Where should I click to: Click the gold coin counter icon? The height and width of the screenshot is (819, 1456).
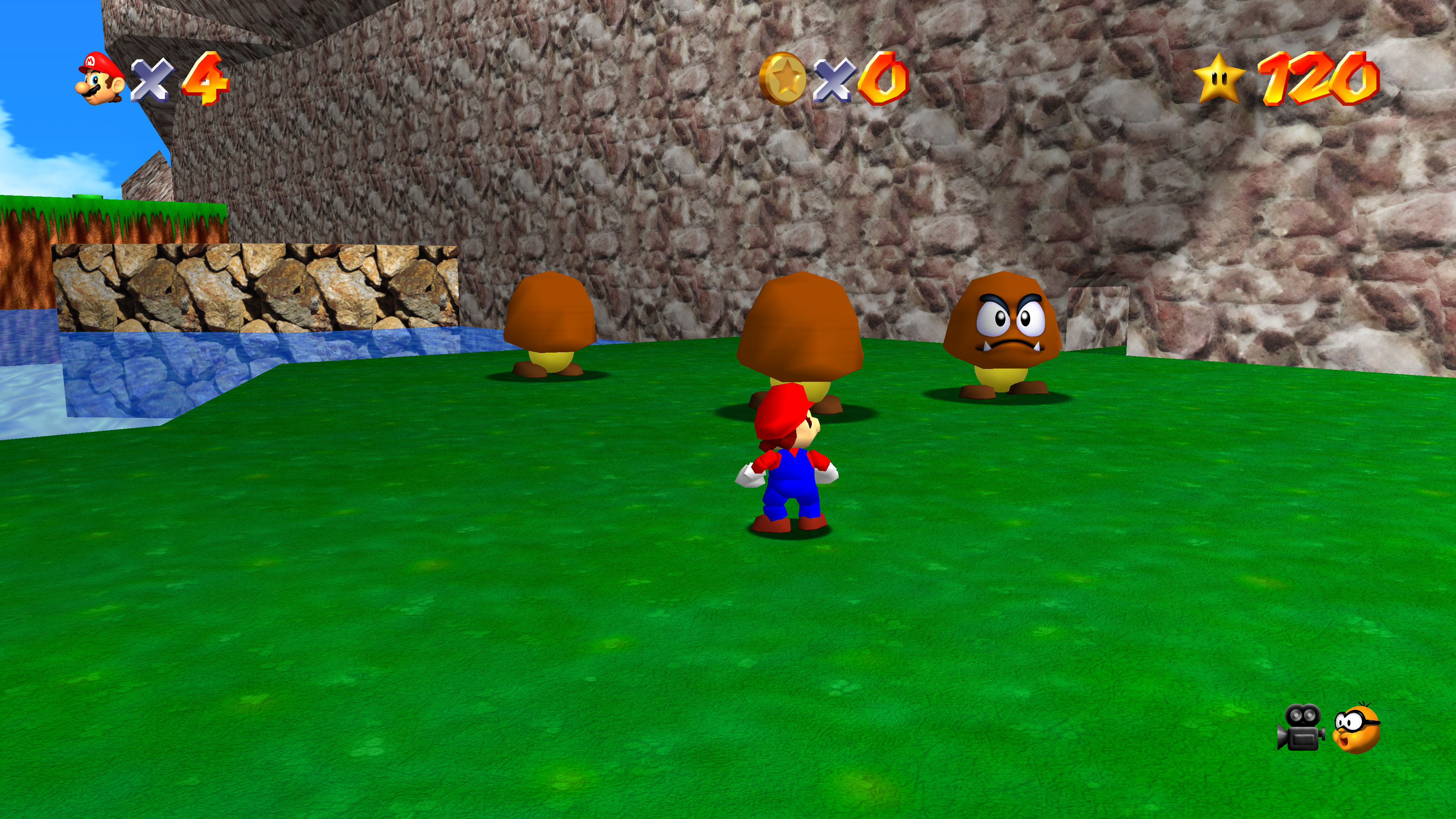coord(783,78)
